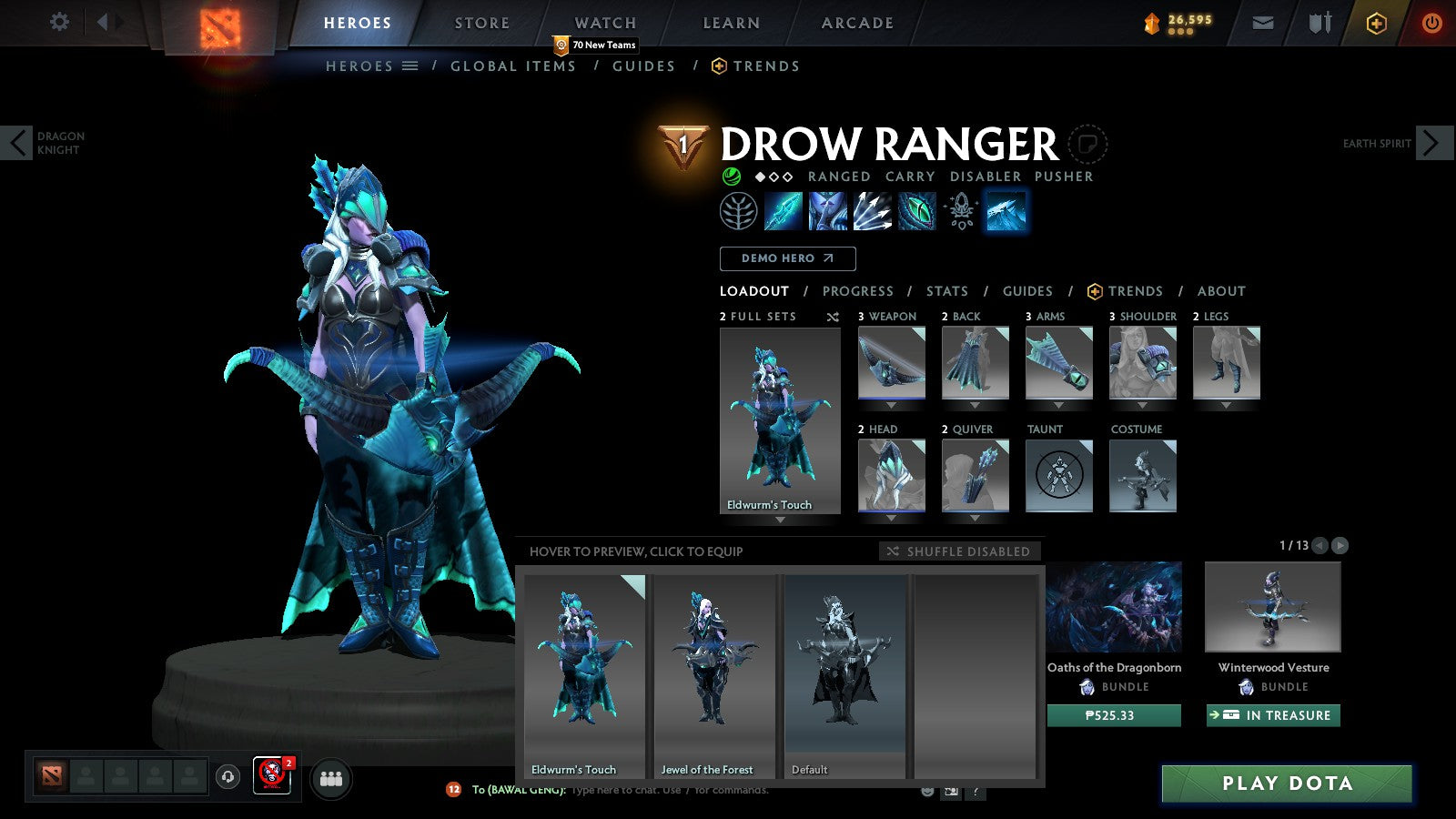Click the SHUFFLE DISABLED toggle
The image size is (1456, 819).
pyautogui.click(x=958, y=551)
